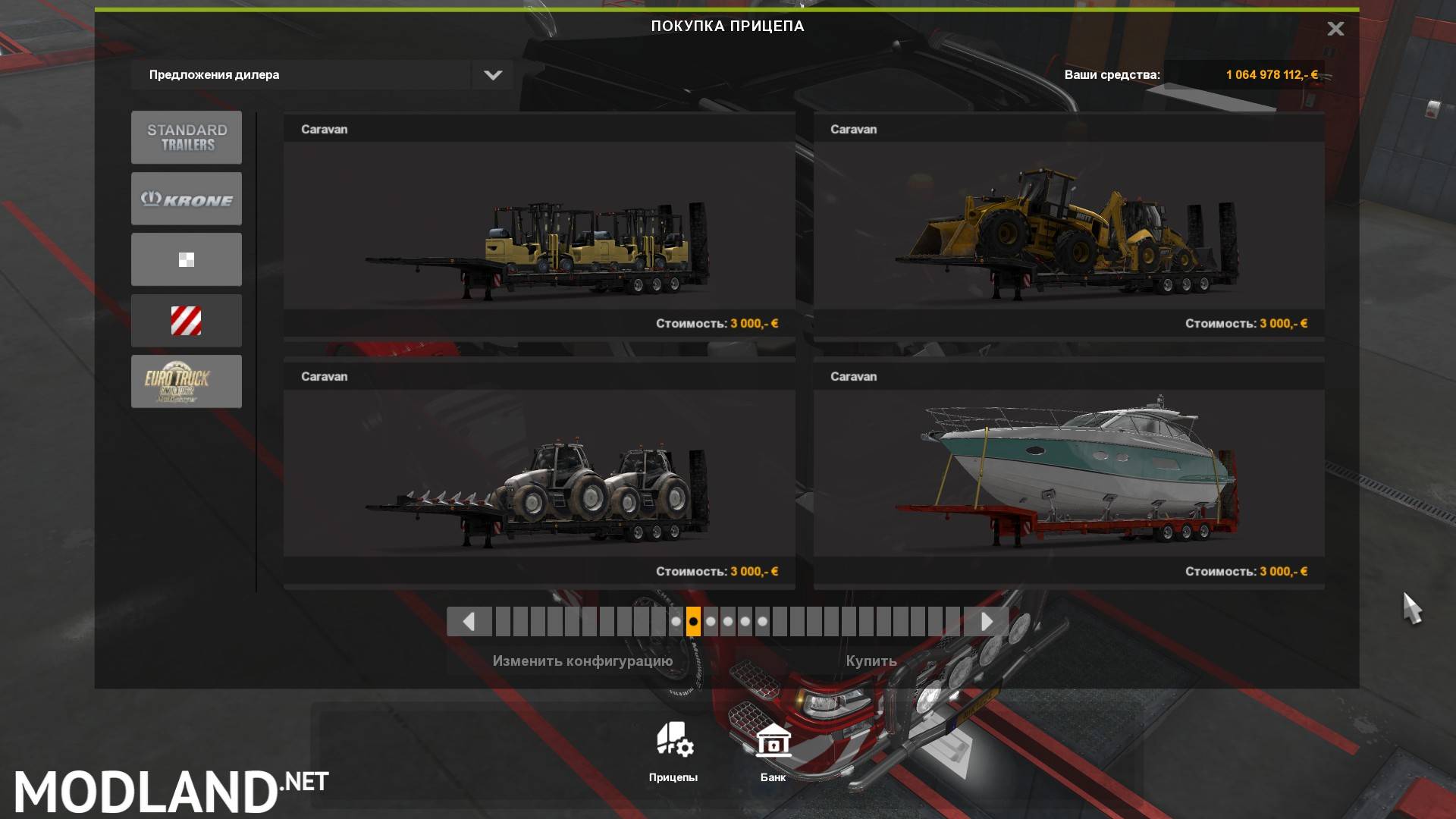This screenshot has width=1456, height=819.
Task: Select the KRONE trailer brand
Action: coord(186,198)
